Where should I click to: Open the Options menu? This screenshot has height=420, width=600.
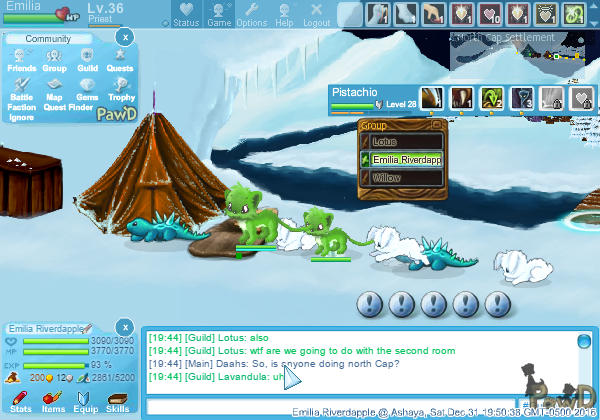251,14
